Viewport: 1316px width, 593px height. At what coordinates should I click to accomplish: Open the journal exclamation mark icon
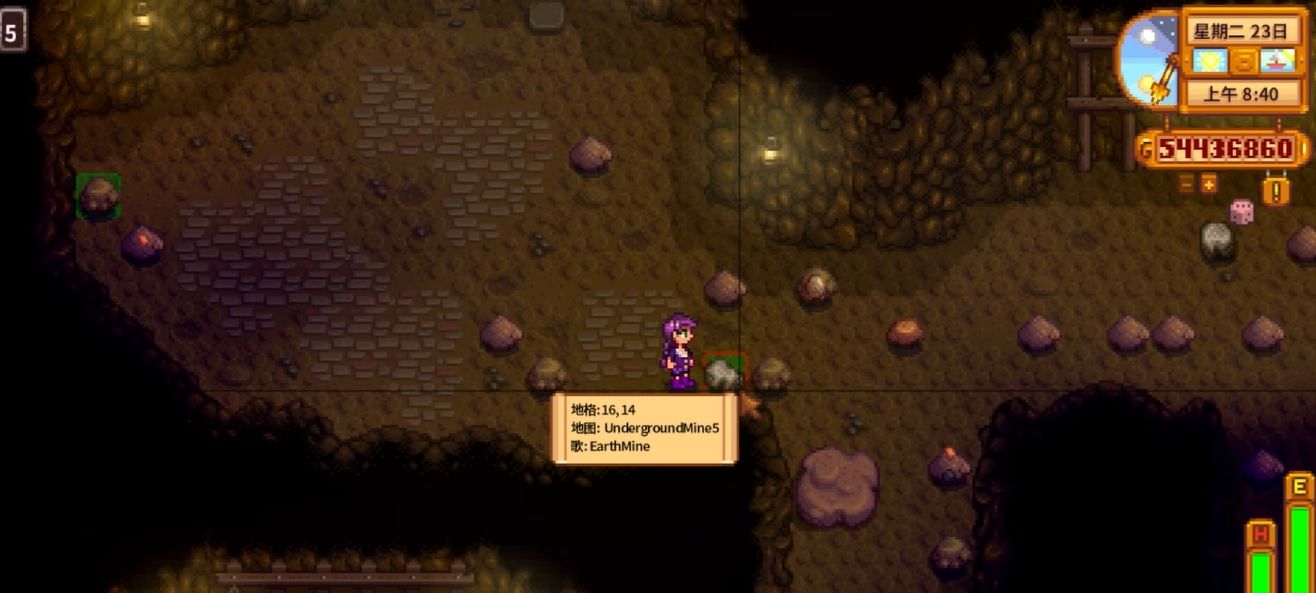tap(1275, 188)
